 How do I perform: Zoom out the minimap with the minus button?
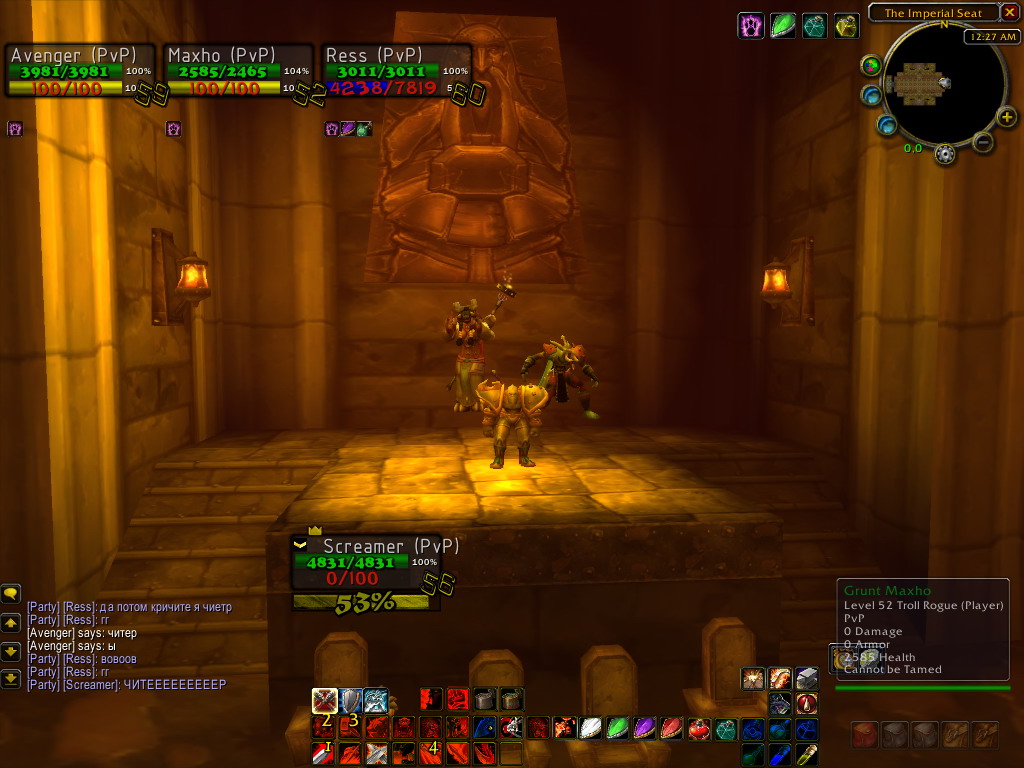pyautogui.click(x=982, y=142)
